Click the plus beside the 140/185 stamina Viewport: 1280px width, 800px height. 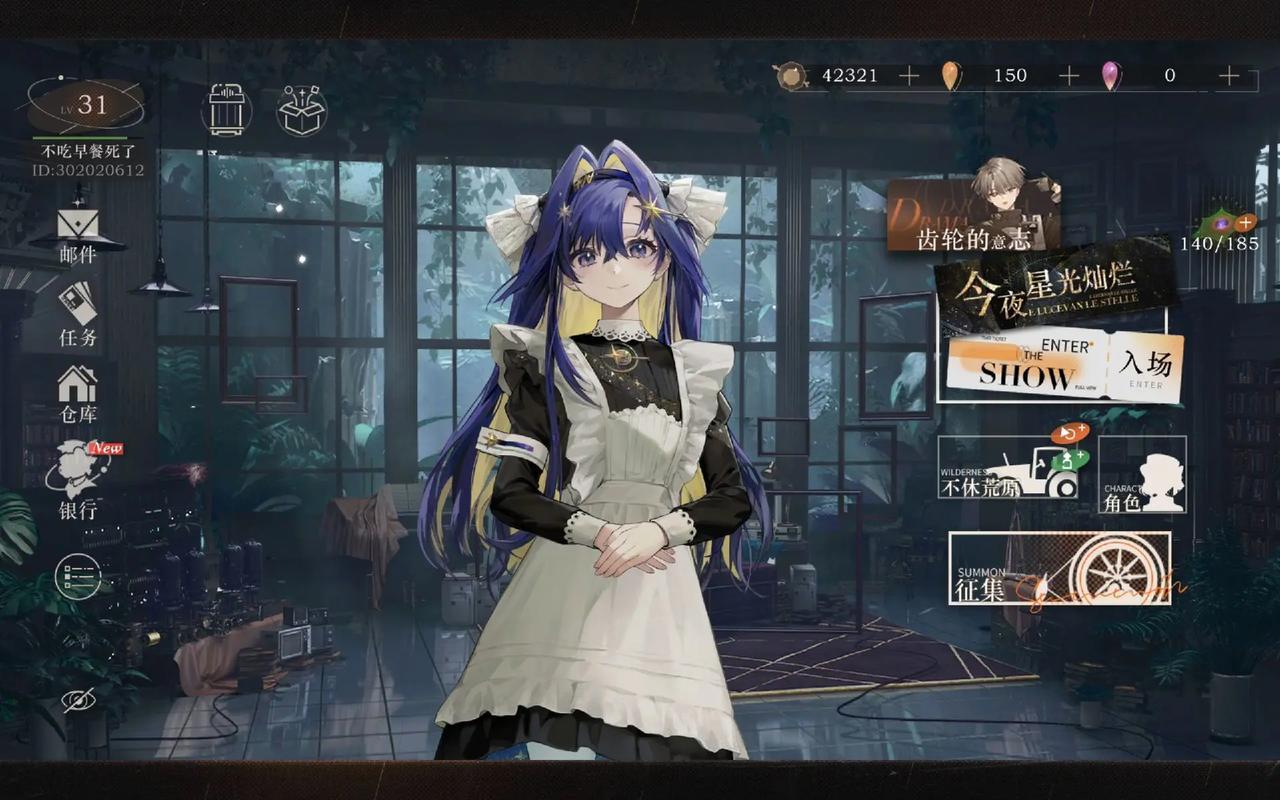[x=1246, y=220]
